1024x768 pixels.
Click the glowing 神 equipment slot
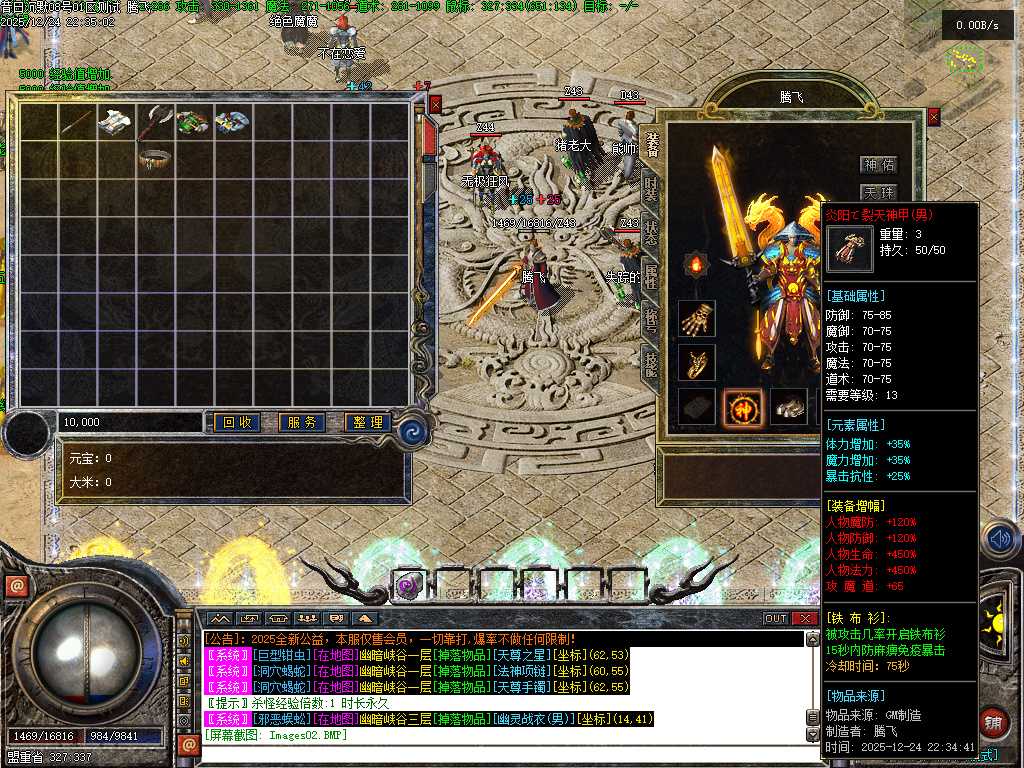tap(743, 407)
